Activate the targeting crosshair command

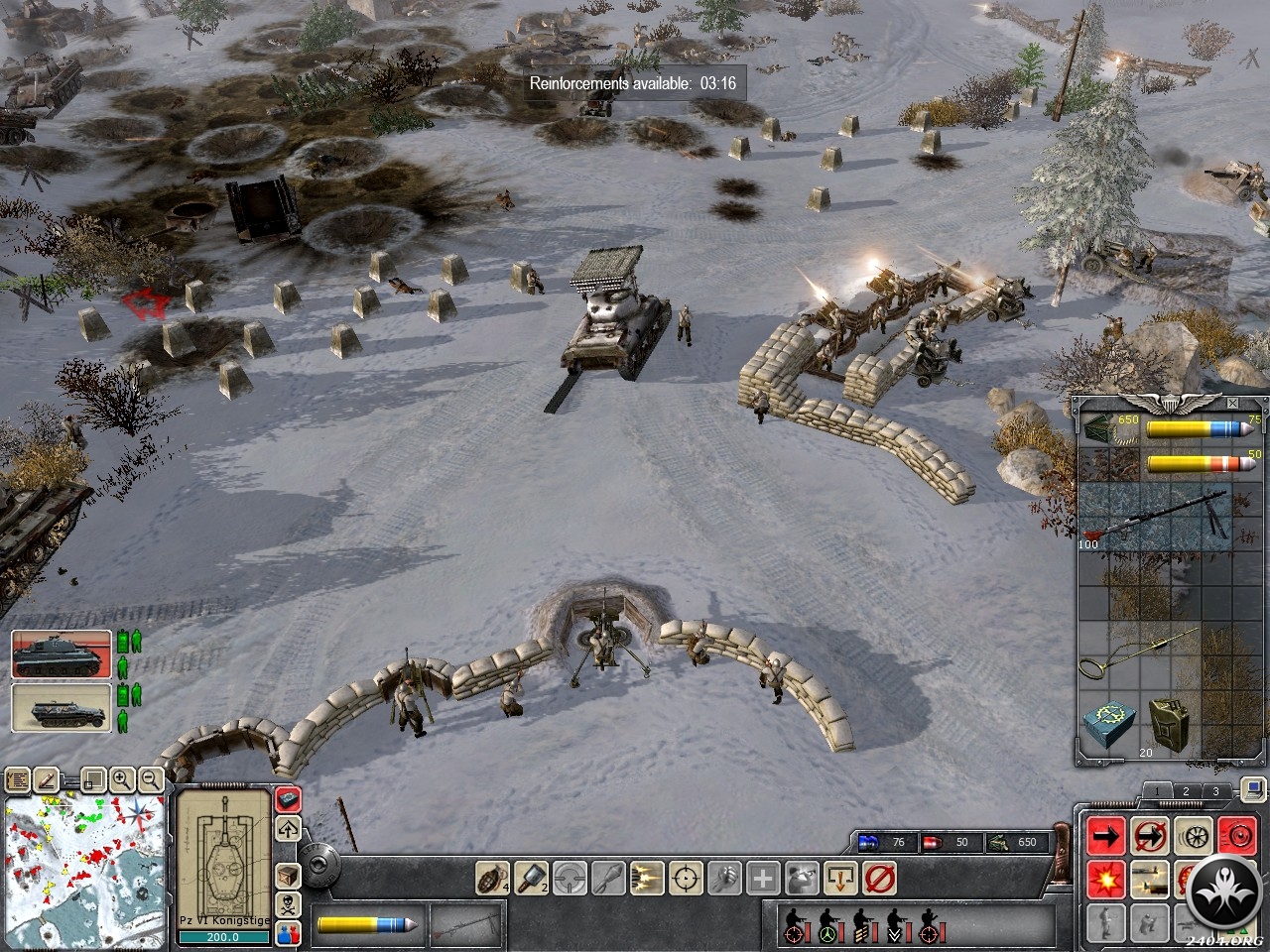pyautogui.click(x=686, y=878)
